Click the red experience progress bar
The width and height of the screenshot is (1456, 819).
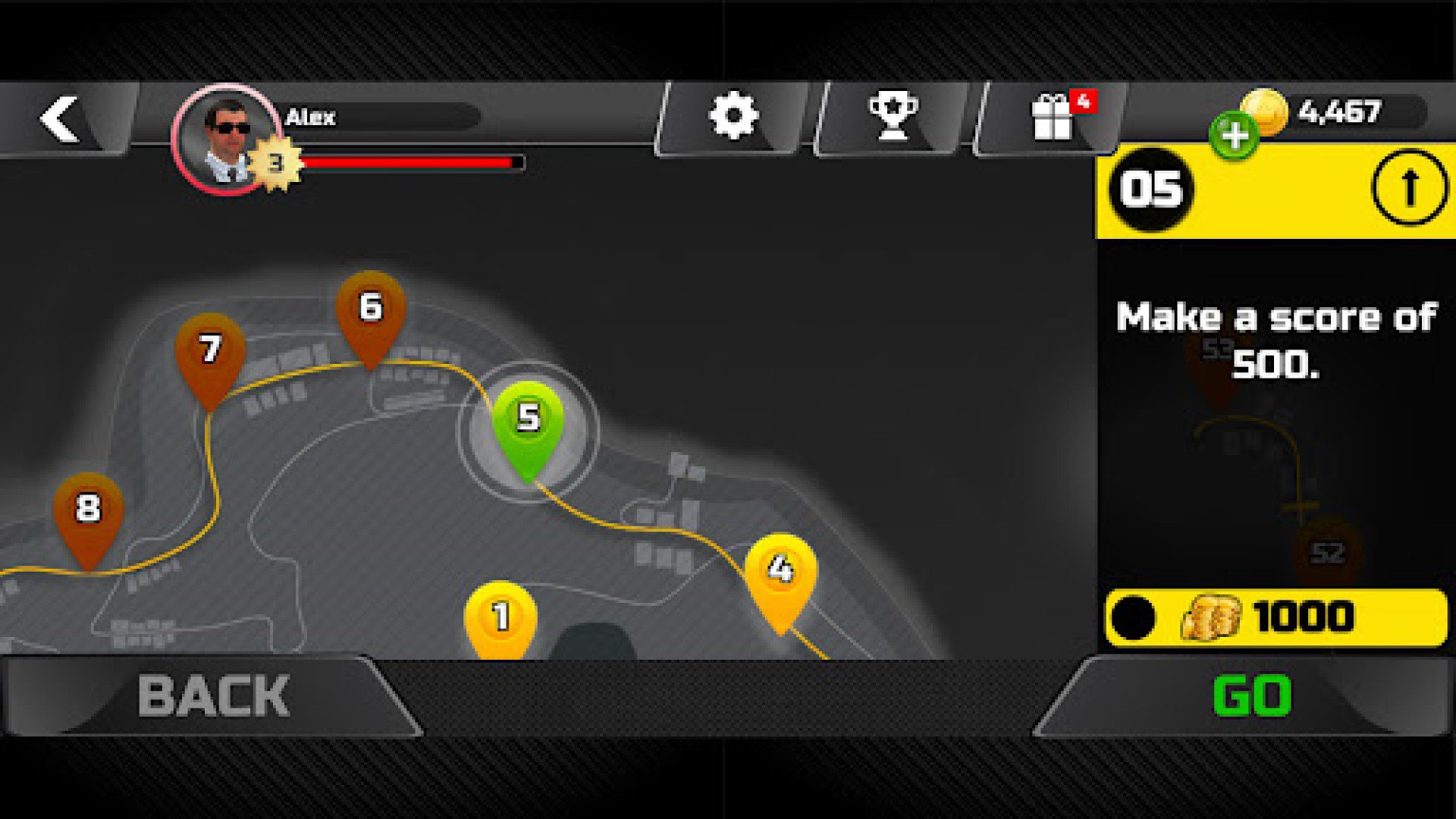pyautogui.click(x=413, y=161)
